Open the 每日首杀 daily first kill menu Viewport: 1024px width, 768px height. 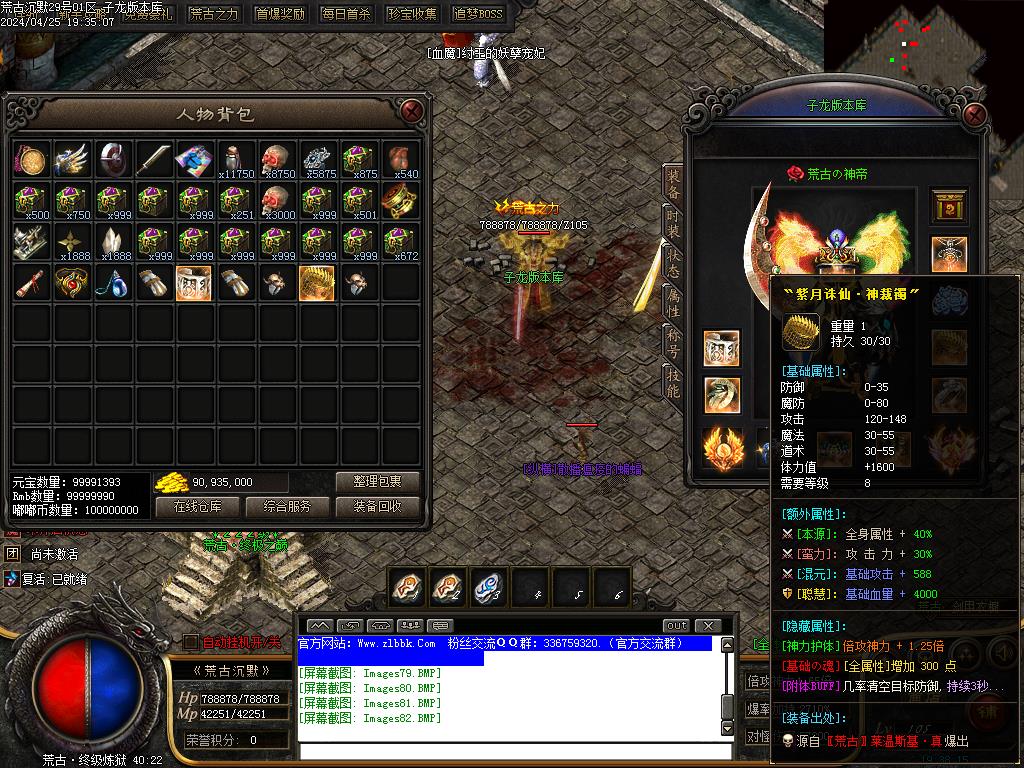point(346,14)
